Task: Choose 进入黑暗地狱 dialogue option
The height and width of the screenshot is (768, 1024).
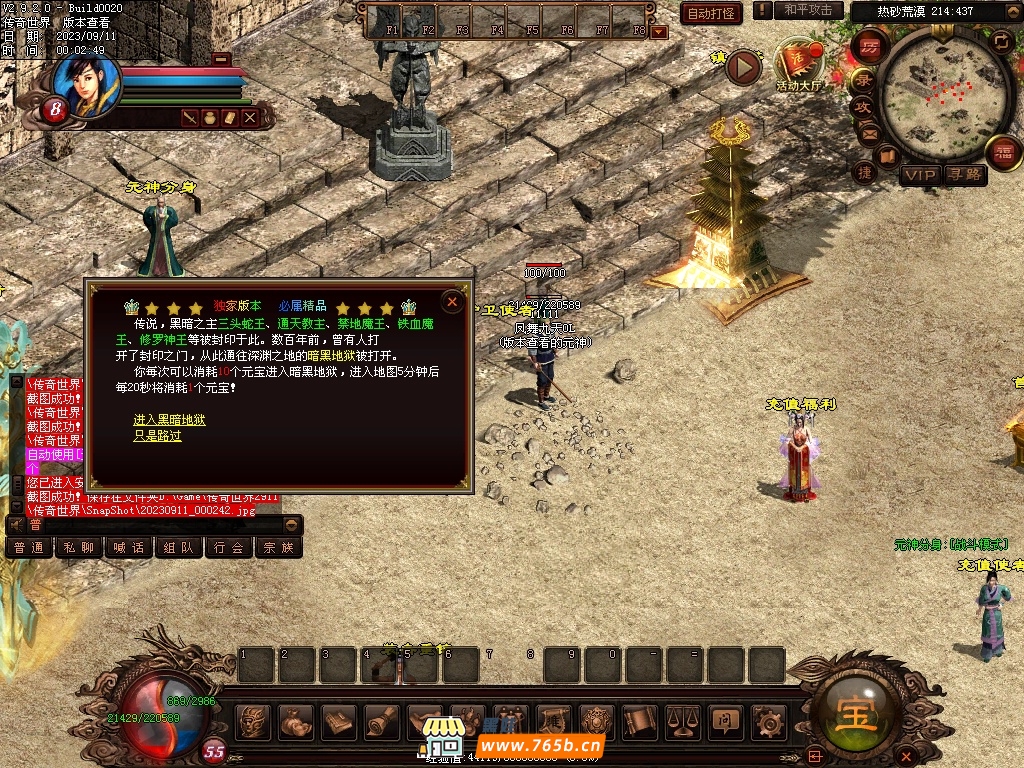Action: (x=169, y=420)
